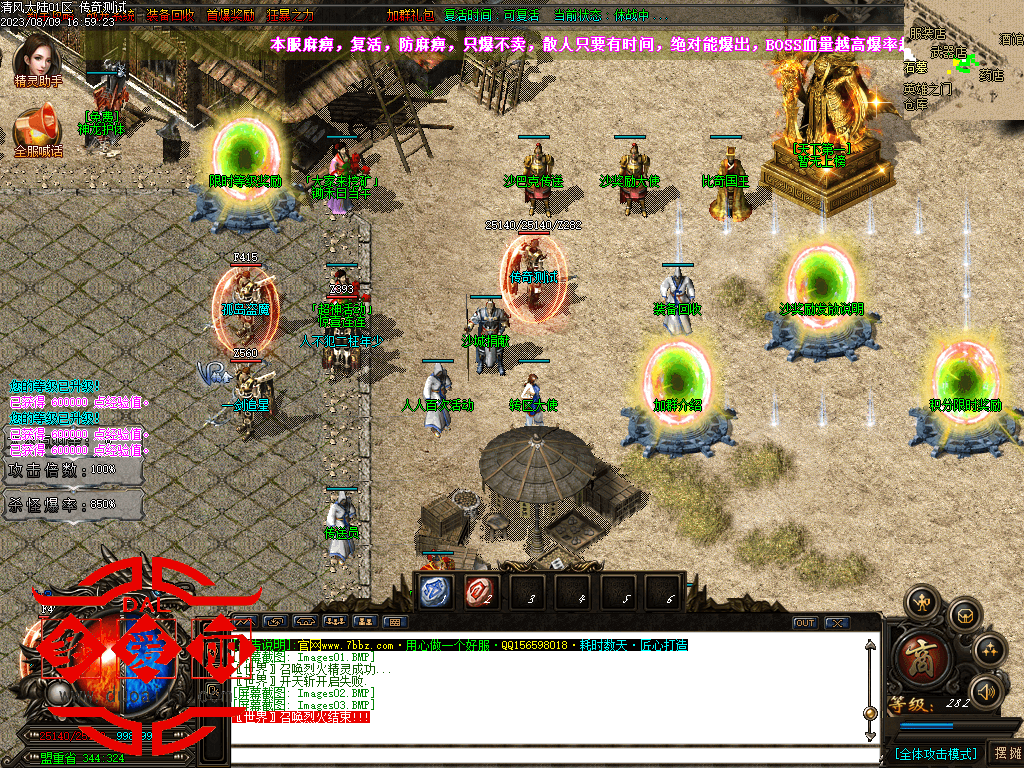This screenshot has width=1024, height=768.
Task: Toggle sound with the speaker icon
Action: [986, 691]
